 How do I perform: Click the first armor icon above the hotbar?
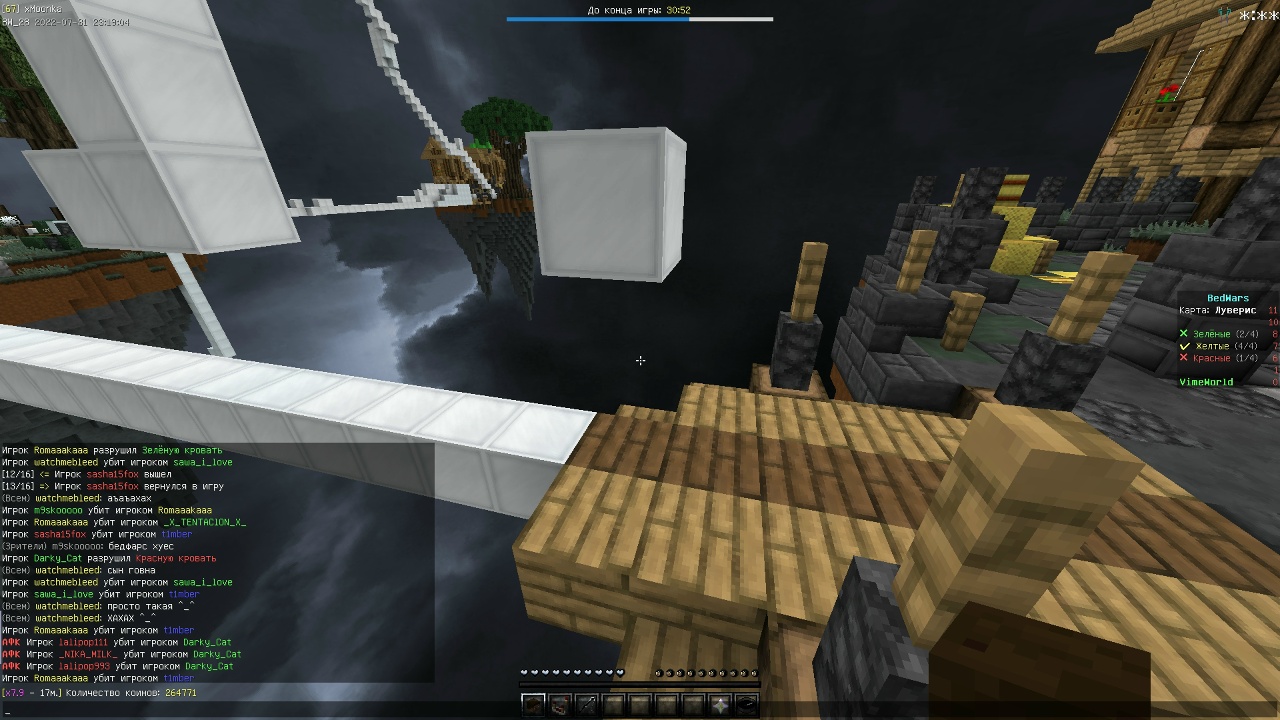pyautogui.click(x=659, y=673)
